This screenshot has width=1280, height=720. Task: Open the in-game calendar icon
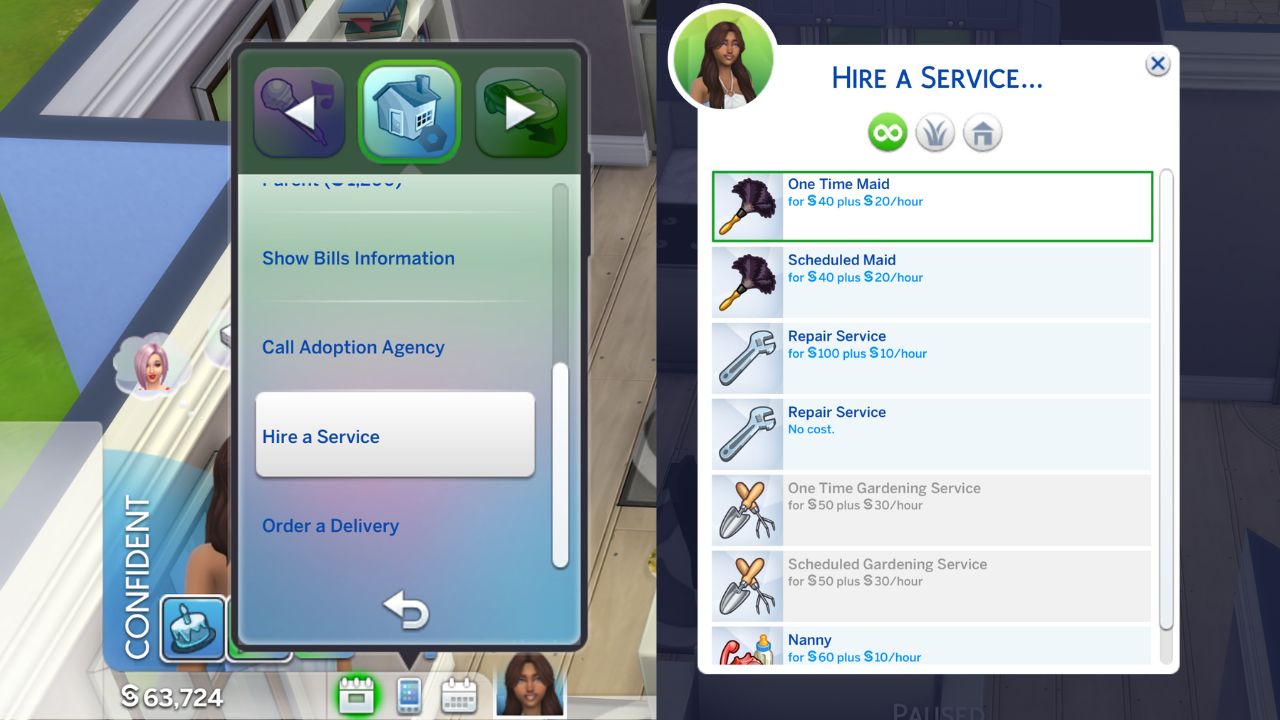point(458,692)
